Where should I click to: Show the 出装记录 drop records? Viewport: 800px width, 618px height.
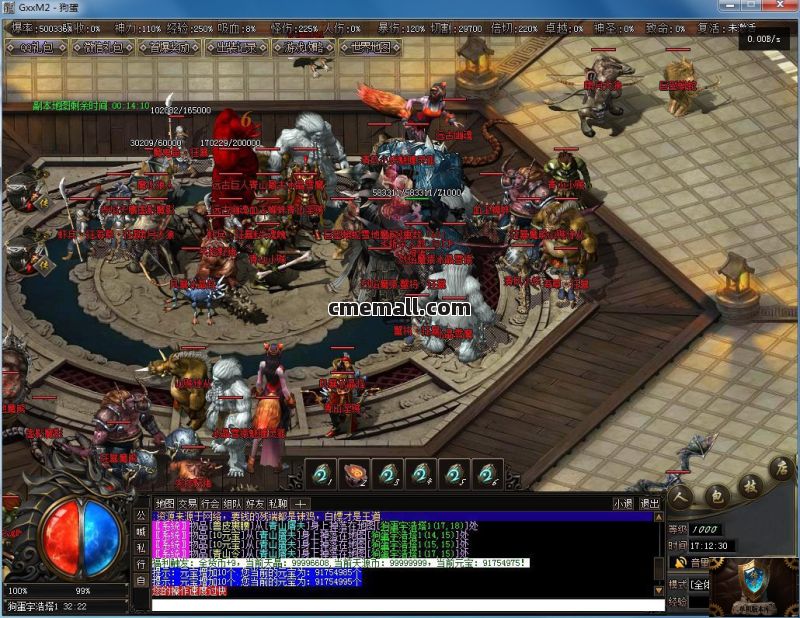(237, 47)
